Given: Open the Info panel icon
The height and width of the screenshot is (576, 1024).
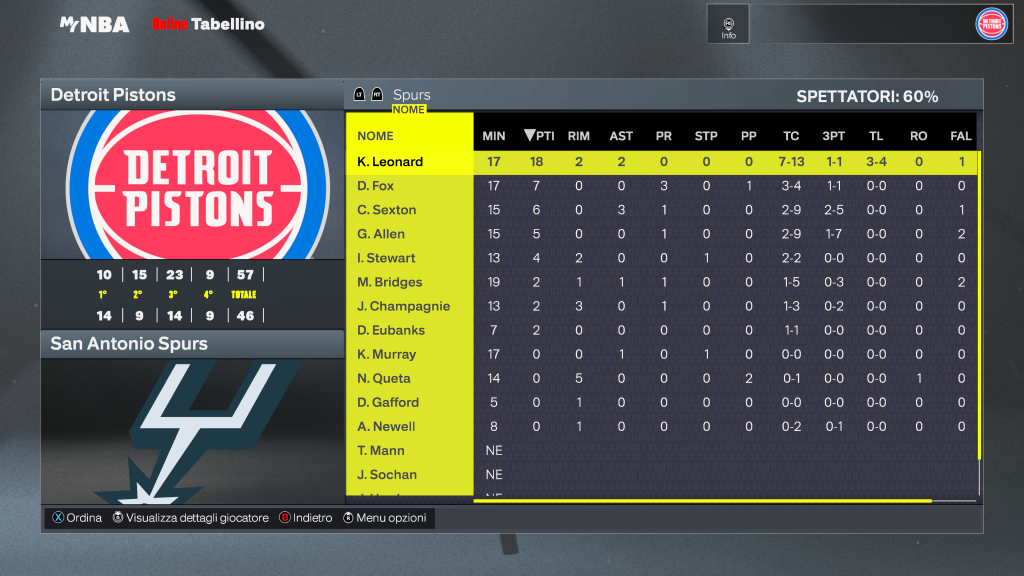Looking at the screenshot, I should coord(728,26).
